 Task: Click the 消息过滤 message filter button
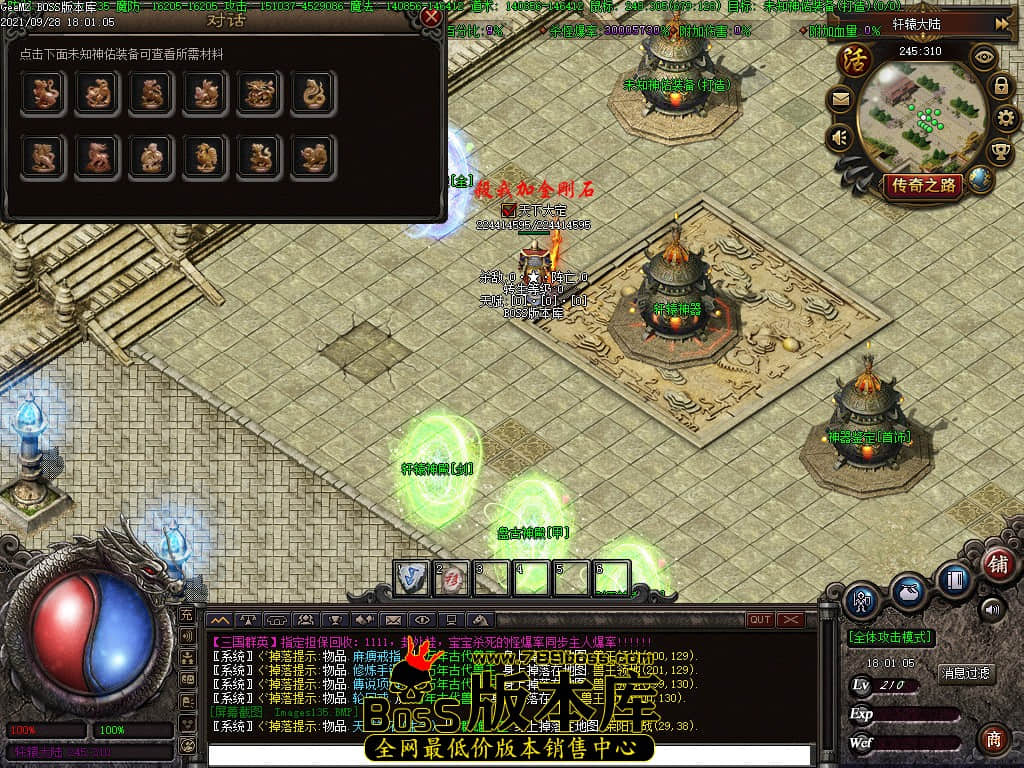point(967,673)
